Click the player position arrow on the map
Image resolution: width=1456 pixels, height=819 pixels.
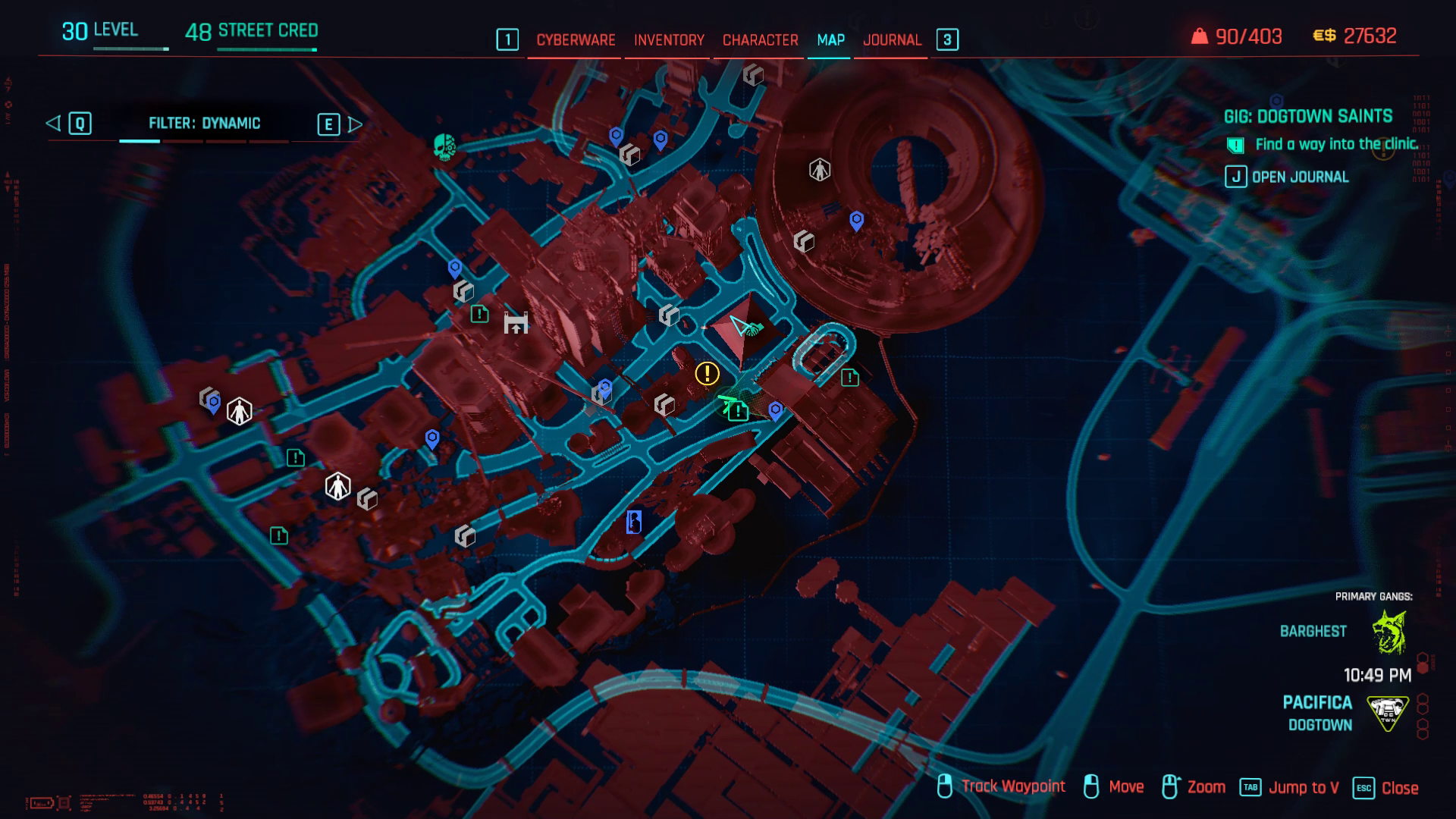click(739, 325)
